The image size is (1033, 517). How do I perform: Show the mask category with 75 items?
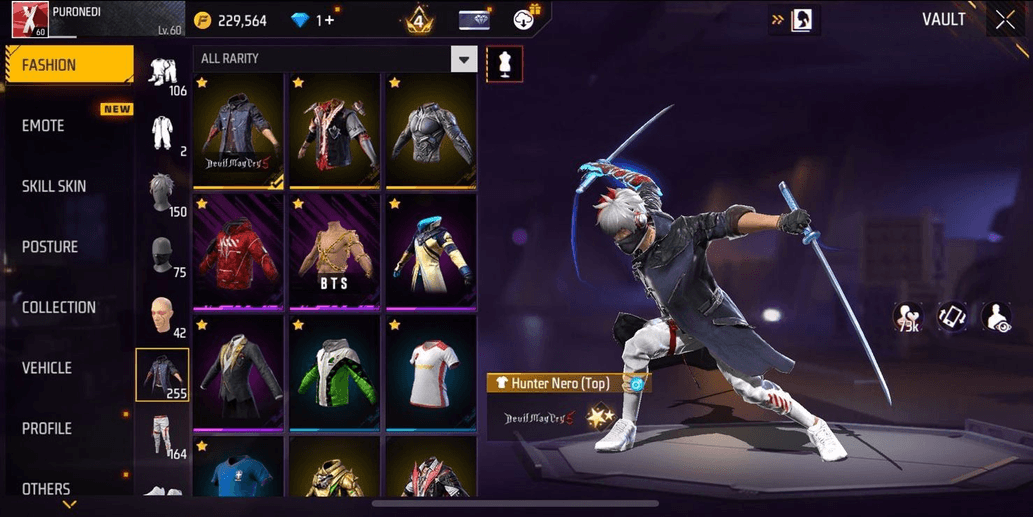162,257
